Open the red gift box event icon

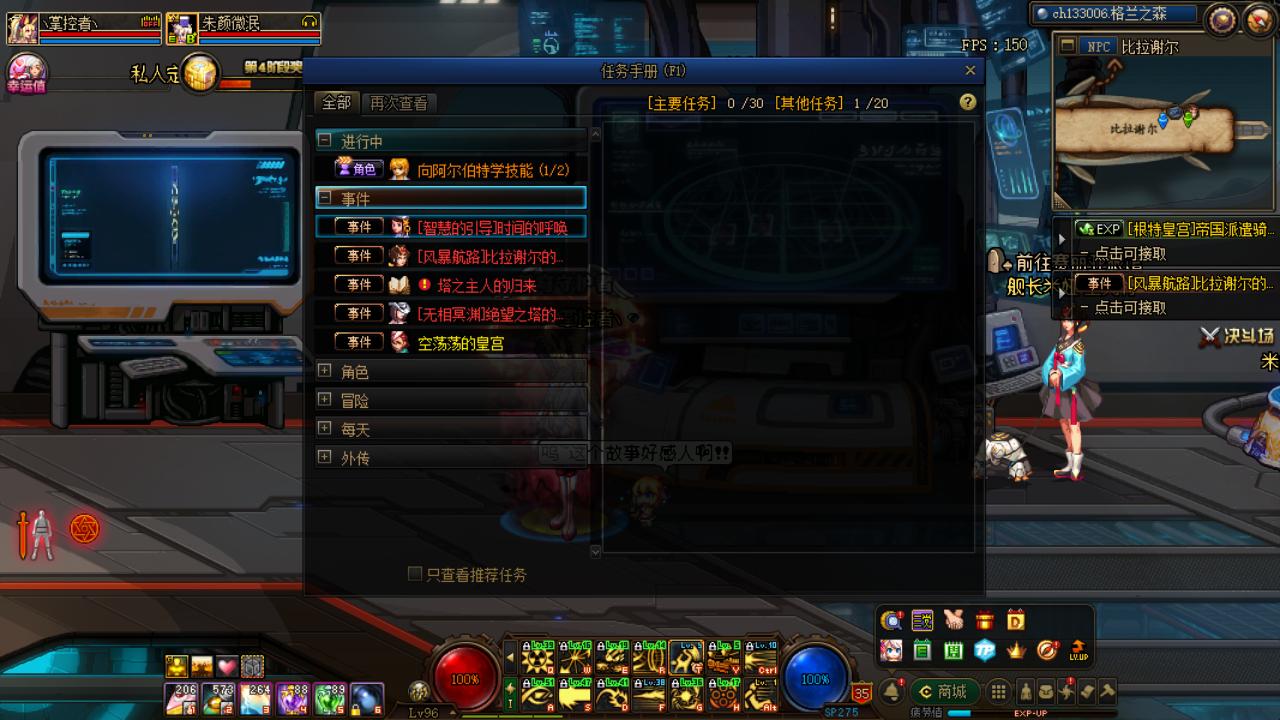pyautogui.click(x=985, y=621)
